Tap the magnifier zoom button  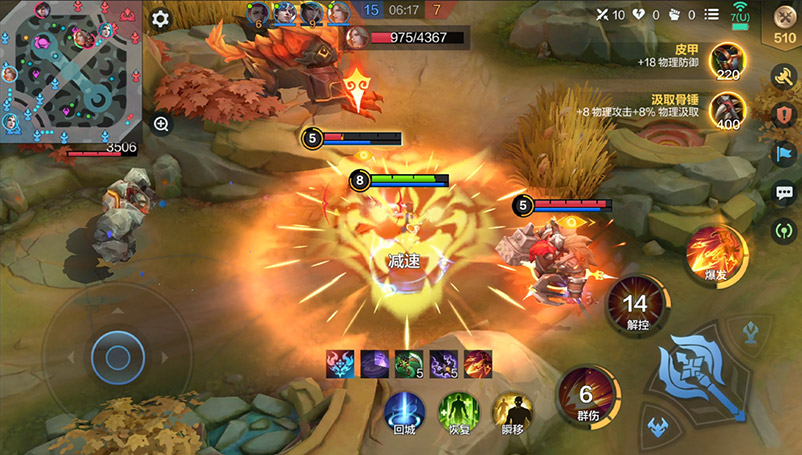[x=161, y=124]
